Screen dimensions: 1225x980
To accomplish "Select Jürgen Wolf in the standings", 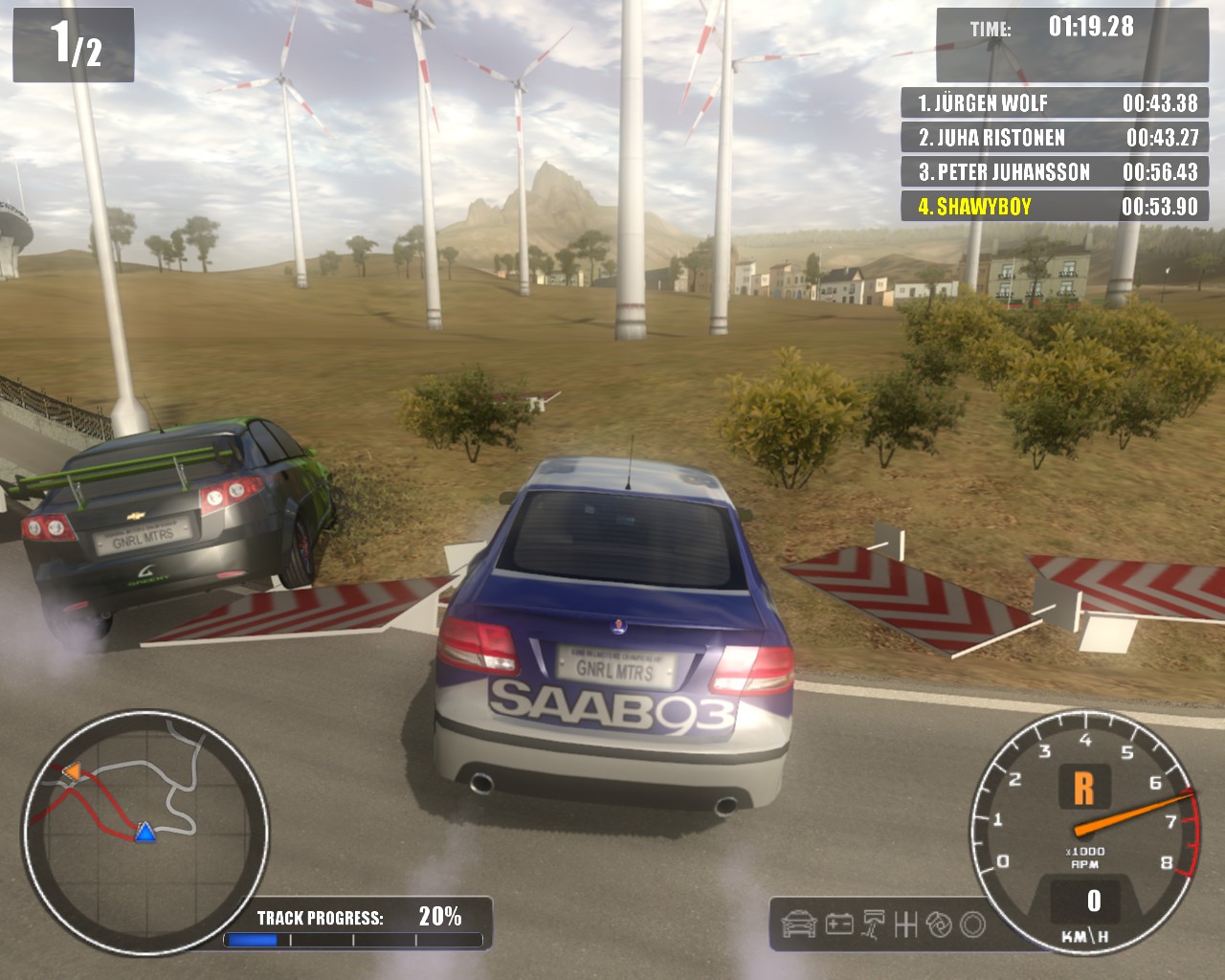I will click(1055, 103).
